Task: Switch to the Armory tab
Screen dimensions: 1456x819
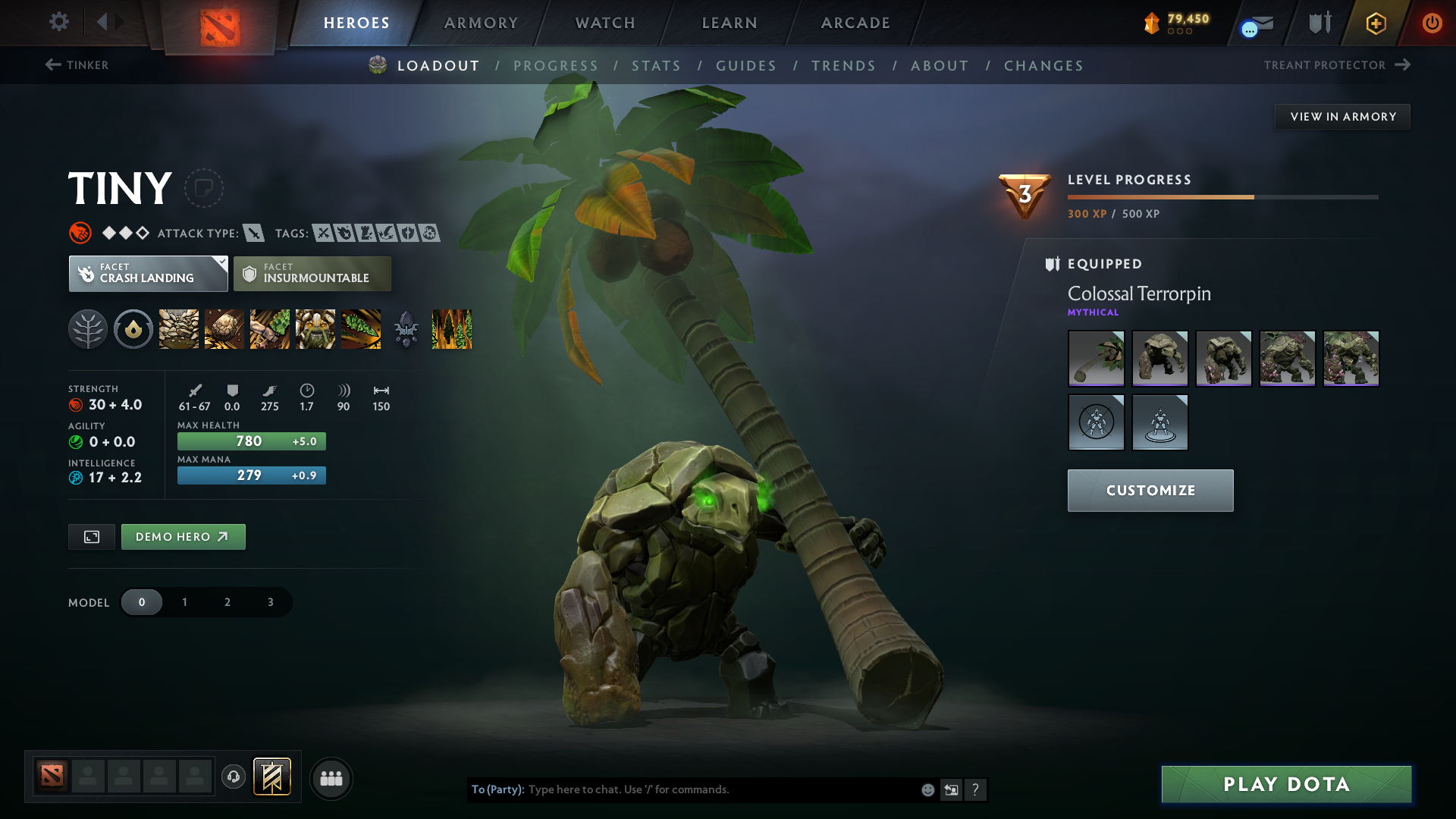Action: [x=481, y=23]
